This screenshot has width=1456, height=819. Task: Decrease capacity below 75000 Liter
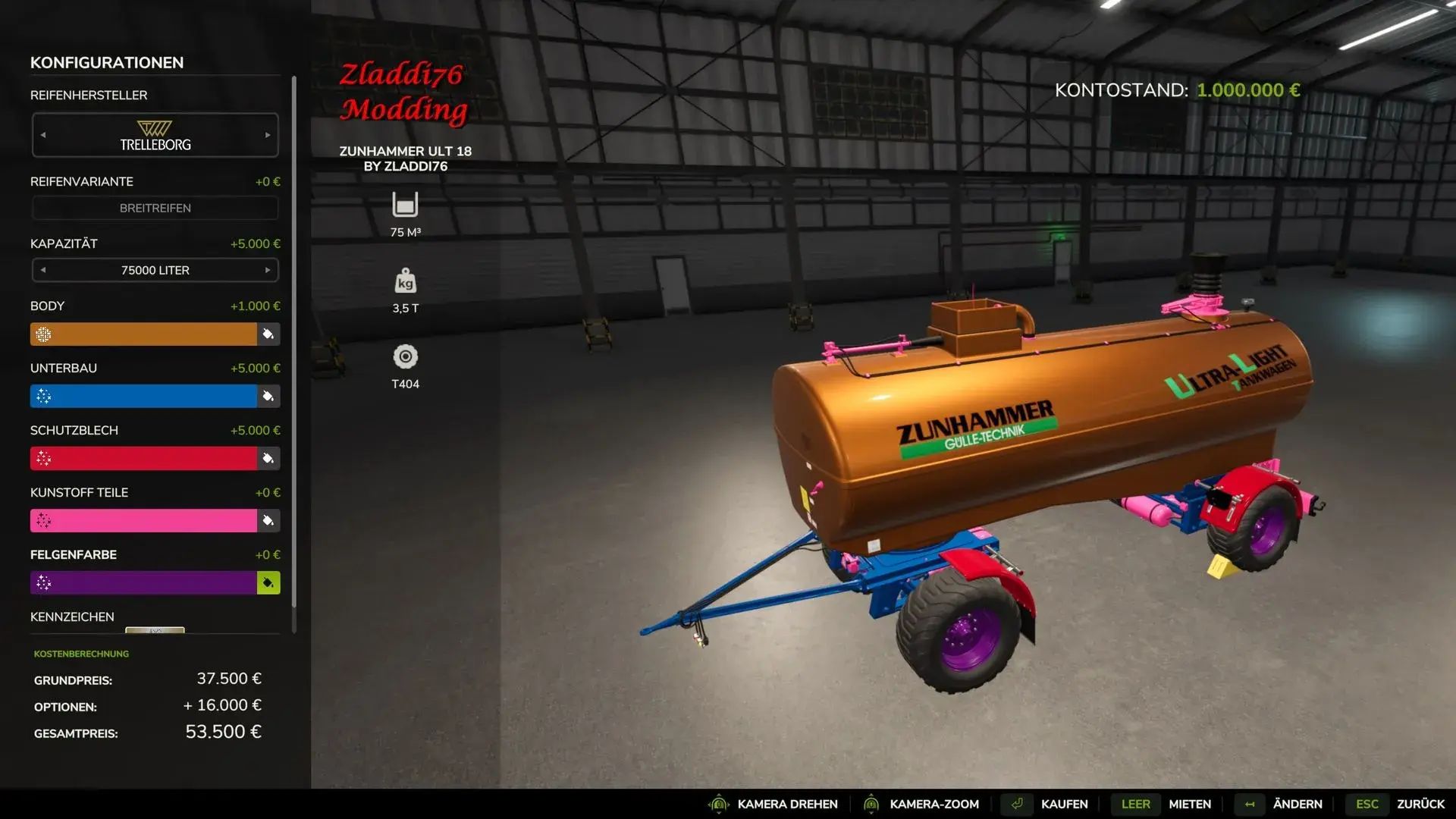click(43, 270)
